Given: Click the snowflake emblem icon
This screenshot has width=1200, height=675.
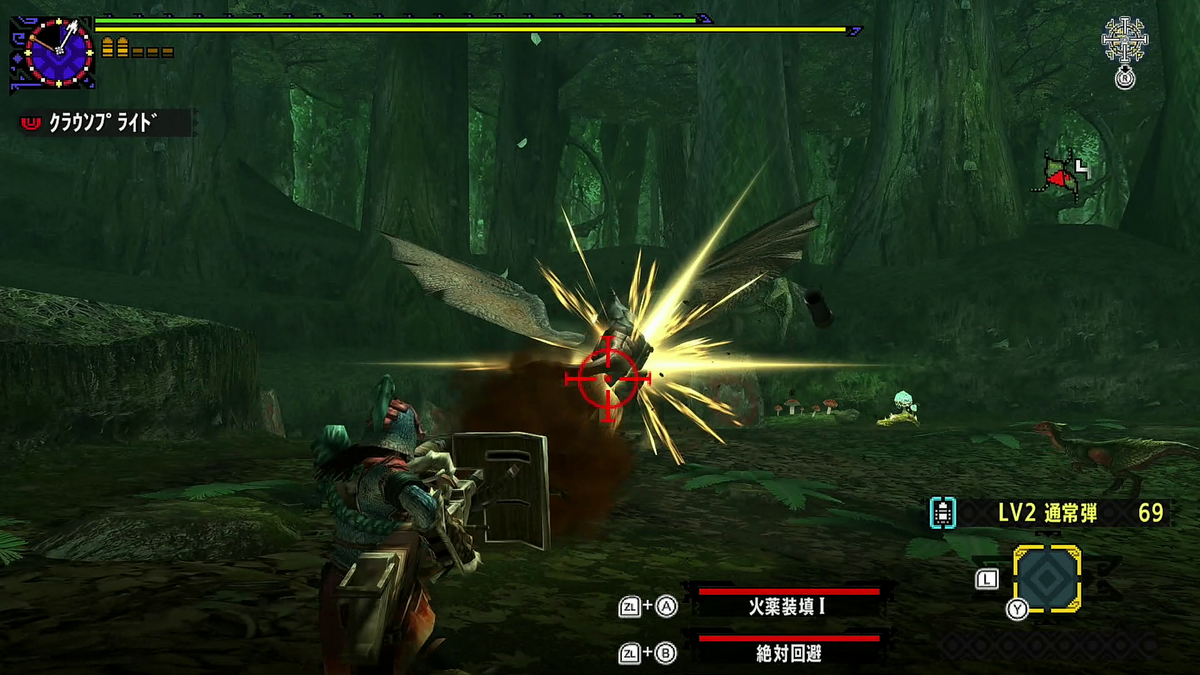Looking at the screenshot, I should tap(1125, 40).
